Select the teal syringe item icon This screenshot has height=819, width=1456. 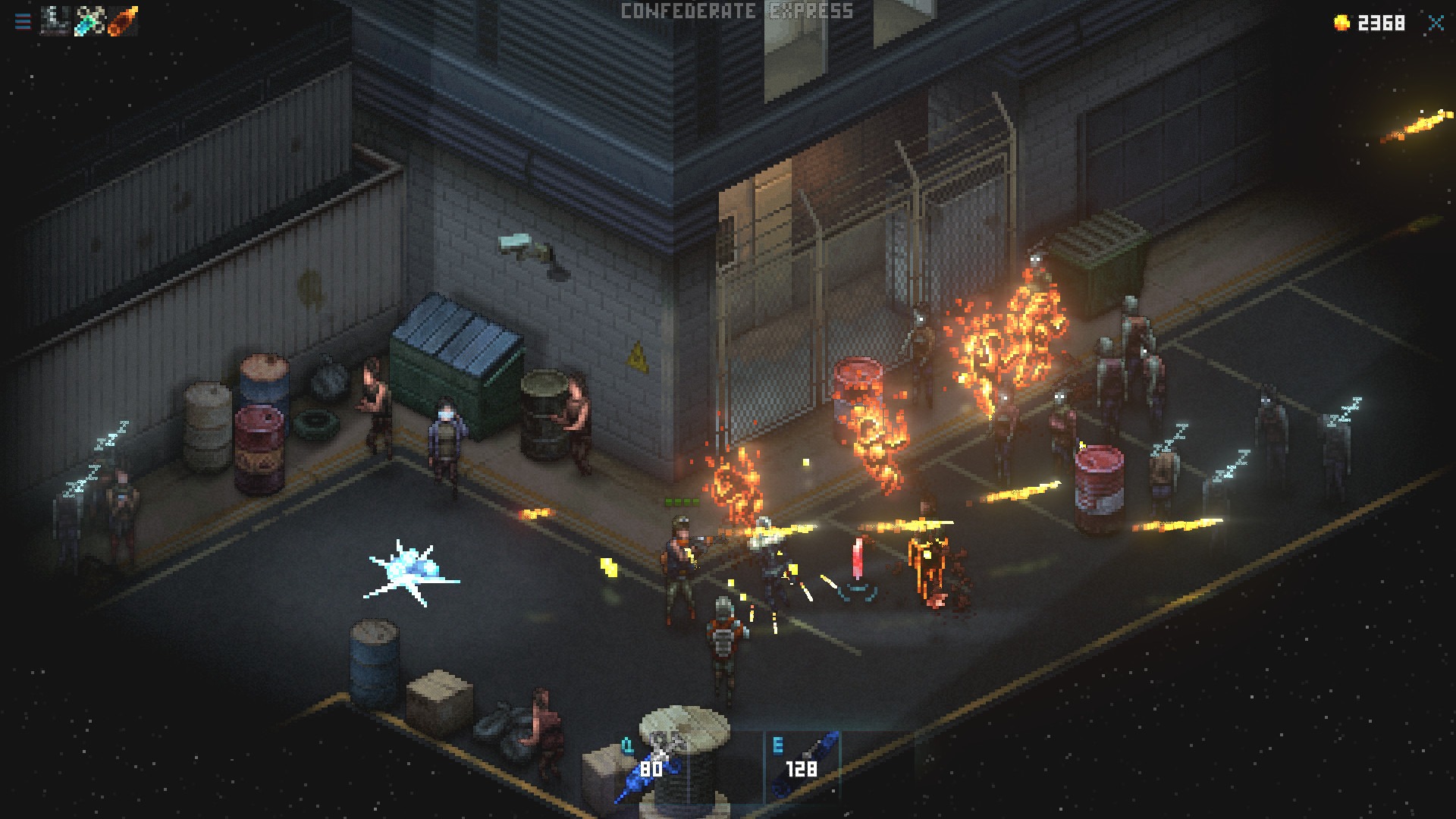pos(89,21)
